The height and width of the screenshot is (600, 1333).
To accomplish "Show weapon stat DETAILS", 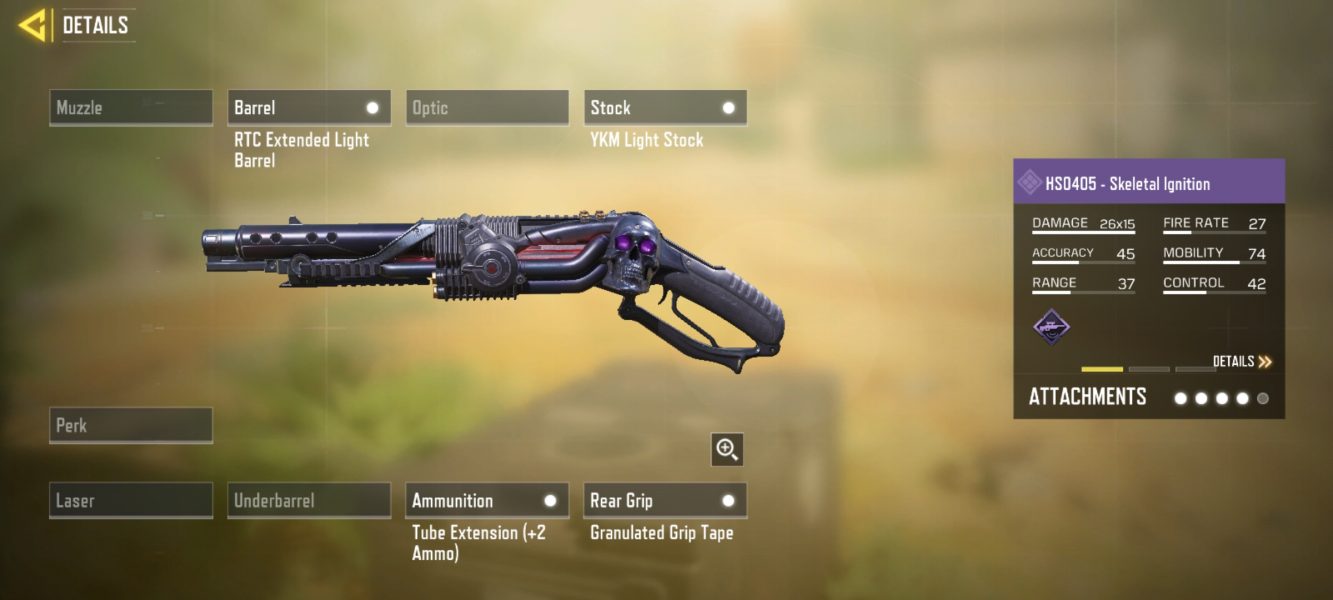I will click(1242, 361).
